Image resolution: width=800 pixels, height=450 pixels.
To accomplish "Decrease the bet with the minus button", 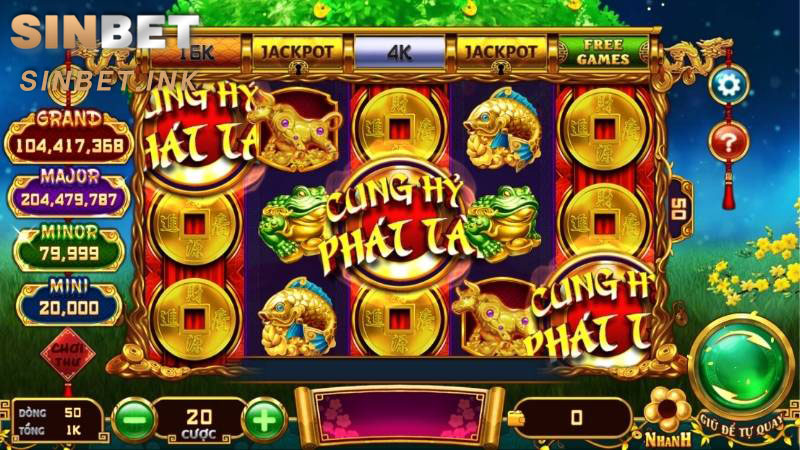I will 133,418.
